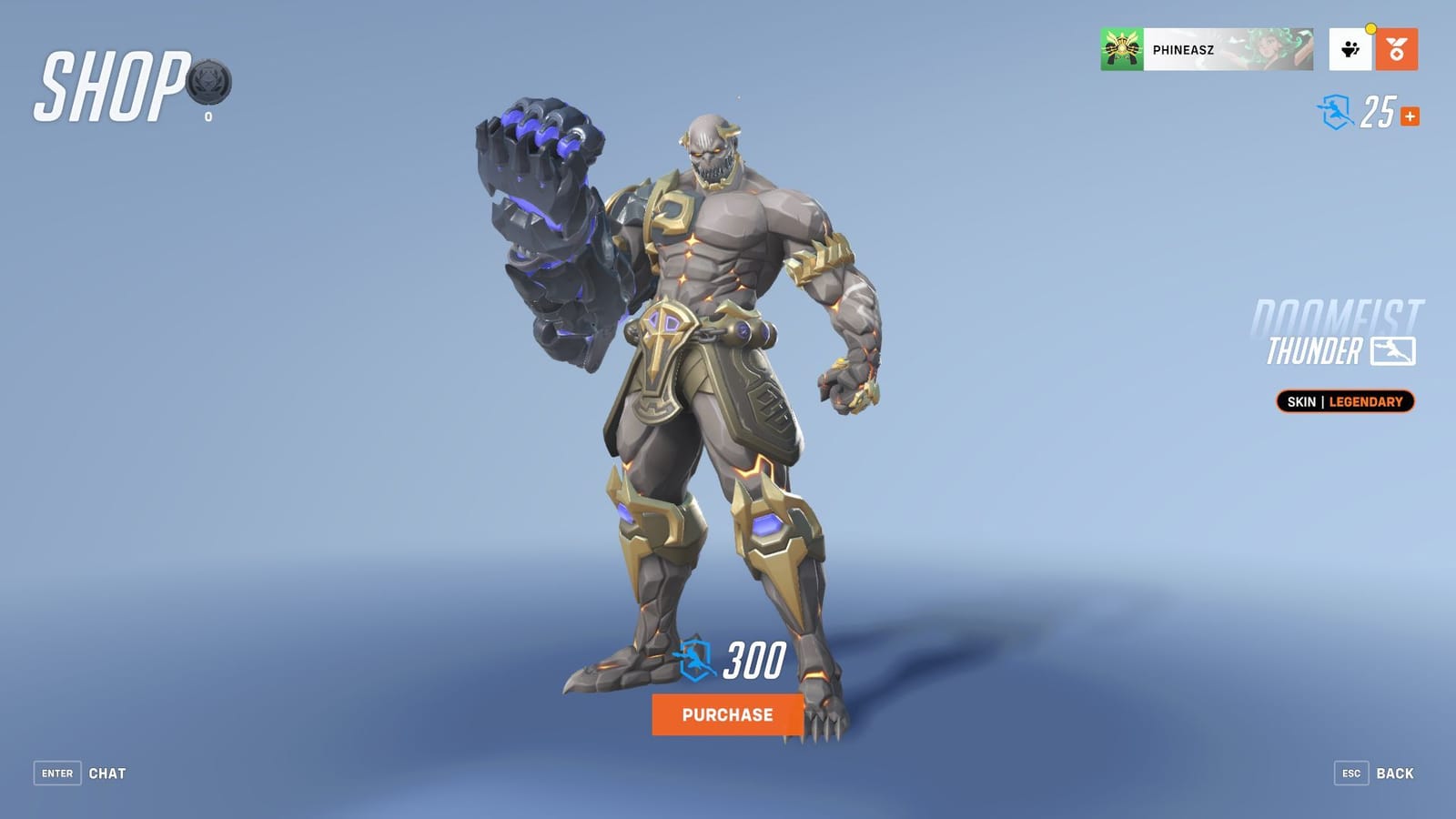This screenshot has width=1456, height=819.
Task: Purchase the Thunder Doomfist skin
Action: (x=727, y=716)
